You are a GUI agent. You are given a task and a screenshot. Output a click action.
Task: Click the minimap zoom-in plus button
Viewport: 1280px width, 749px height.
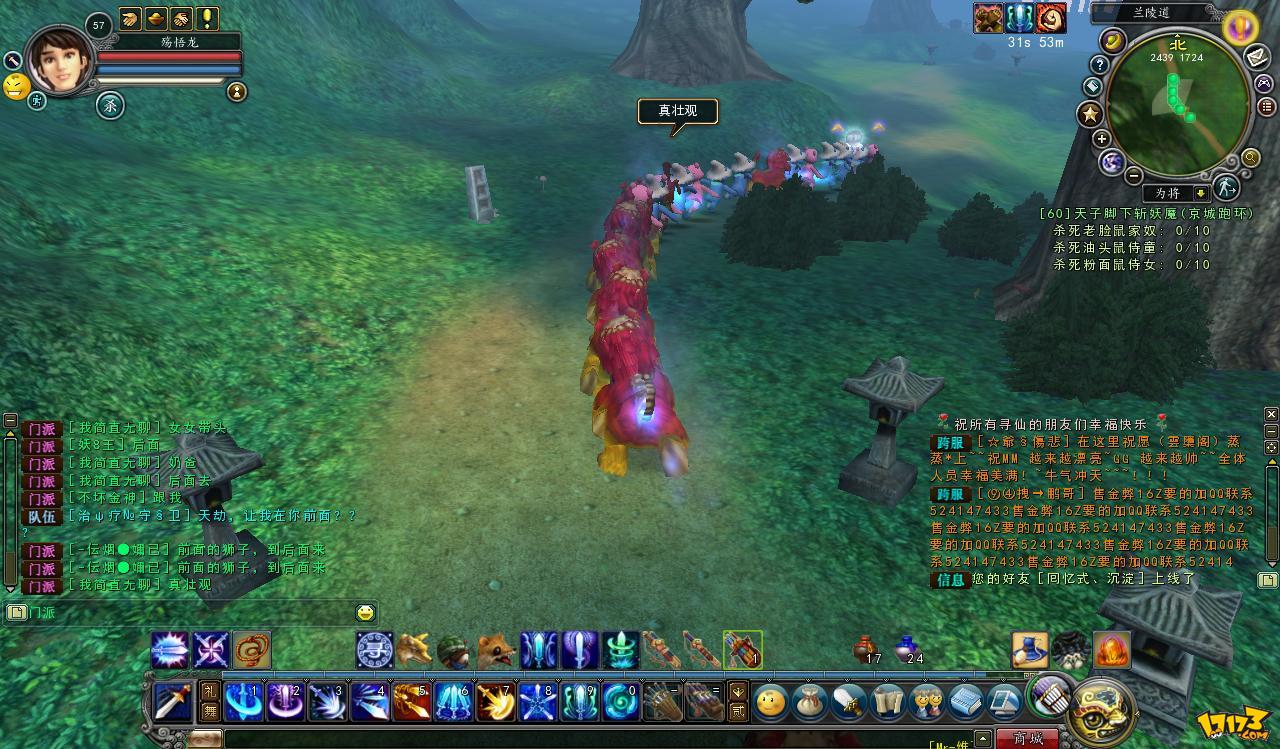pyautogui.click(x=1101, y=139)
